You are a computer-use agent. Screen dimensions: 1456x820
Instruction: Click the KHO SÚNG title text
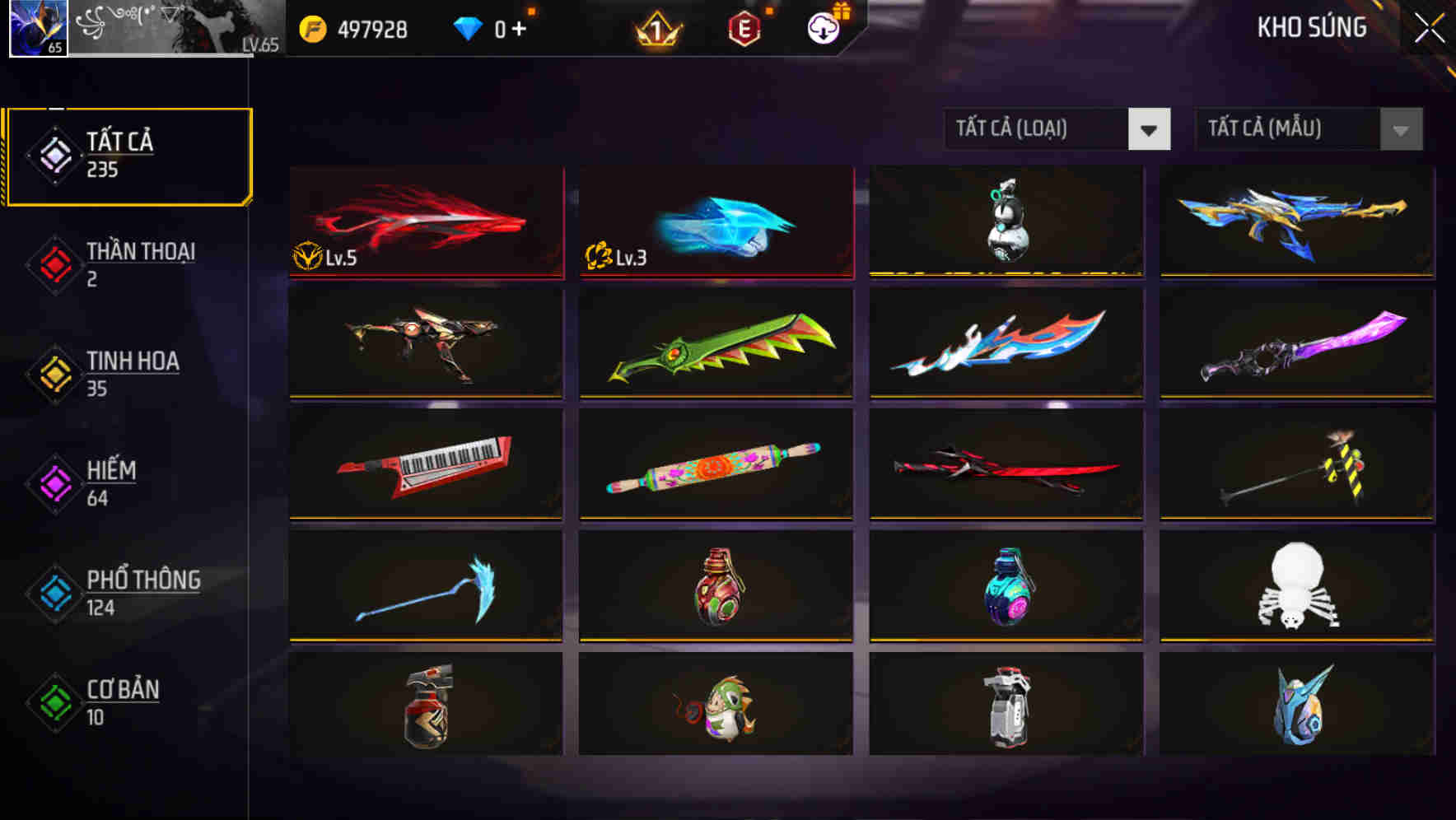coord(1311,27)
